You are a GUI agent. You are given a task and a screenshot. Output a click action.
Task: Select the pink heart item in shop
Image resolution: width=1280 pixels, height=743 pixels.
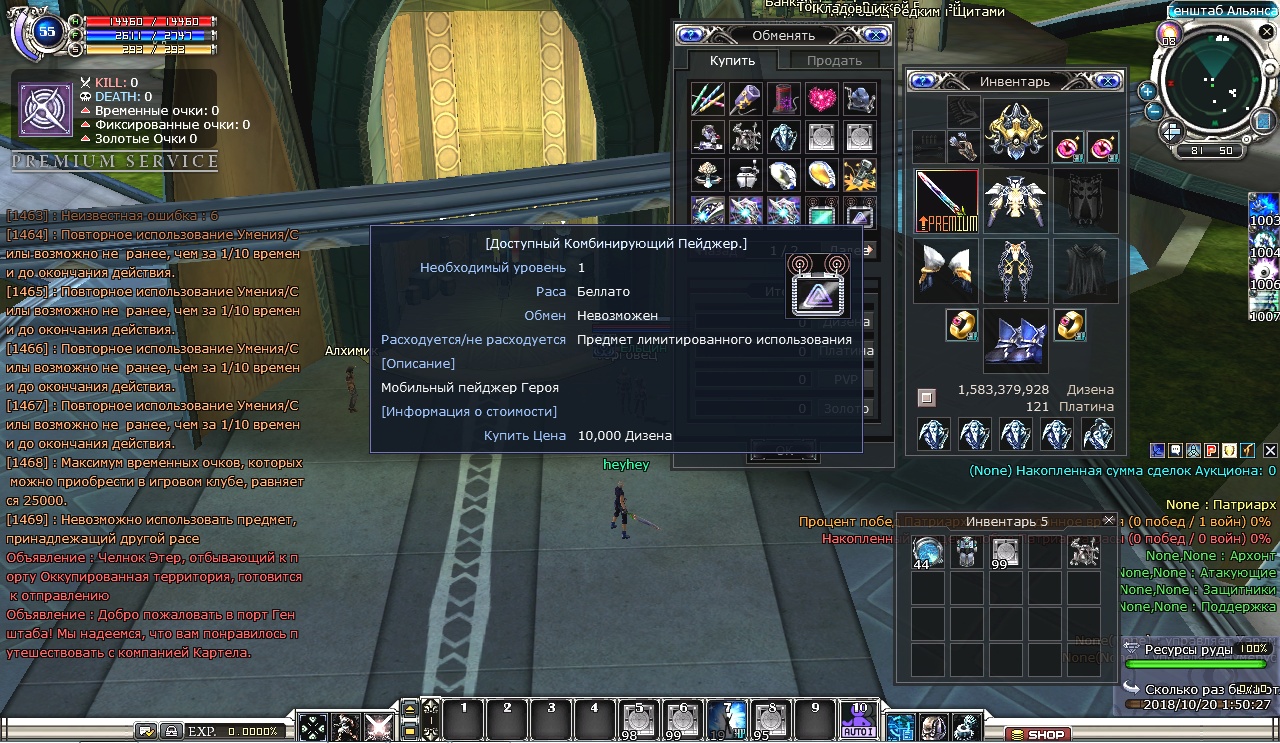(821, 98)
